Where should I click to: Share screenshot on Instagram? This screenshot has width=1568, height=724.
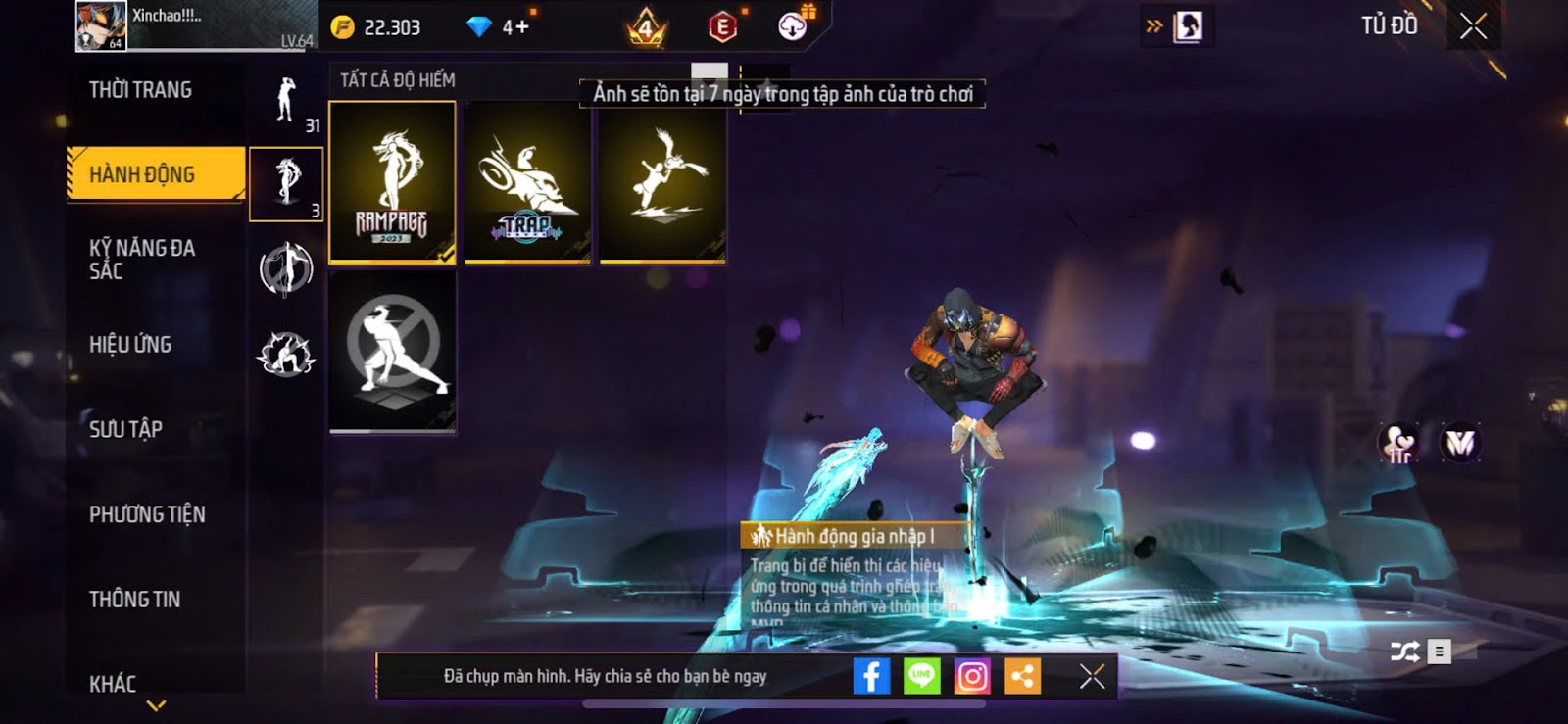coord(972,676)
